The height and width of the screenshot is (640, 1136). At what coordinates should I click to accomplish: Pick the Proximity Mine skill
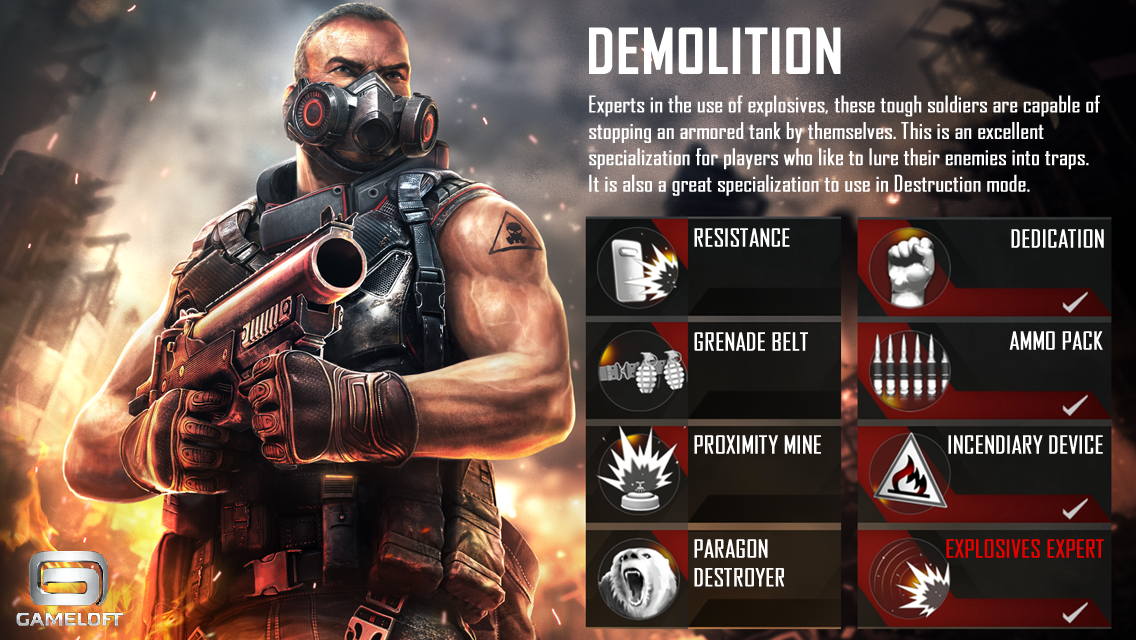click(x=713, y=472)
